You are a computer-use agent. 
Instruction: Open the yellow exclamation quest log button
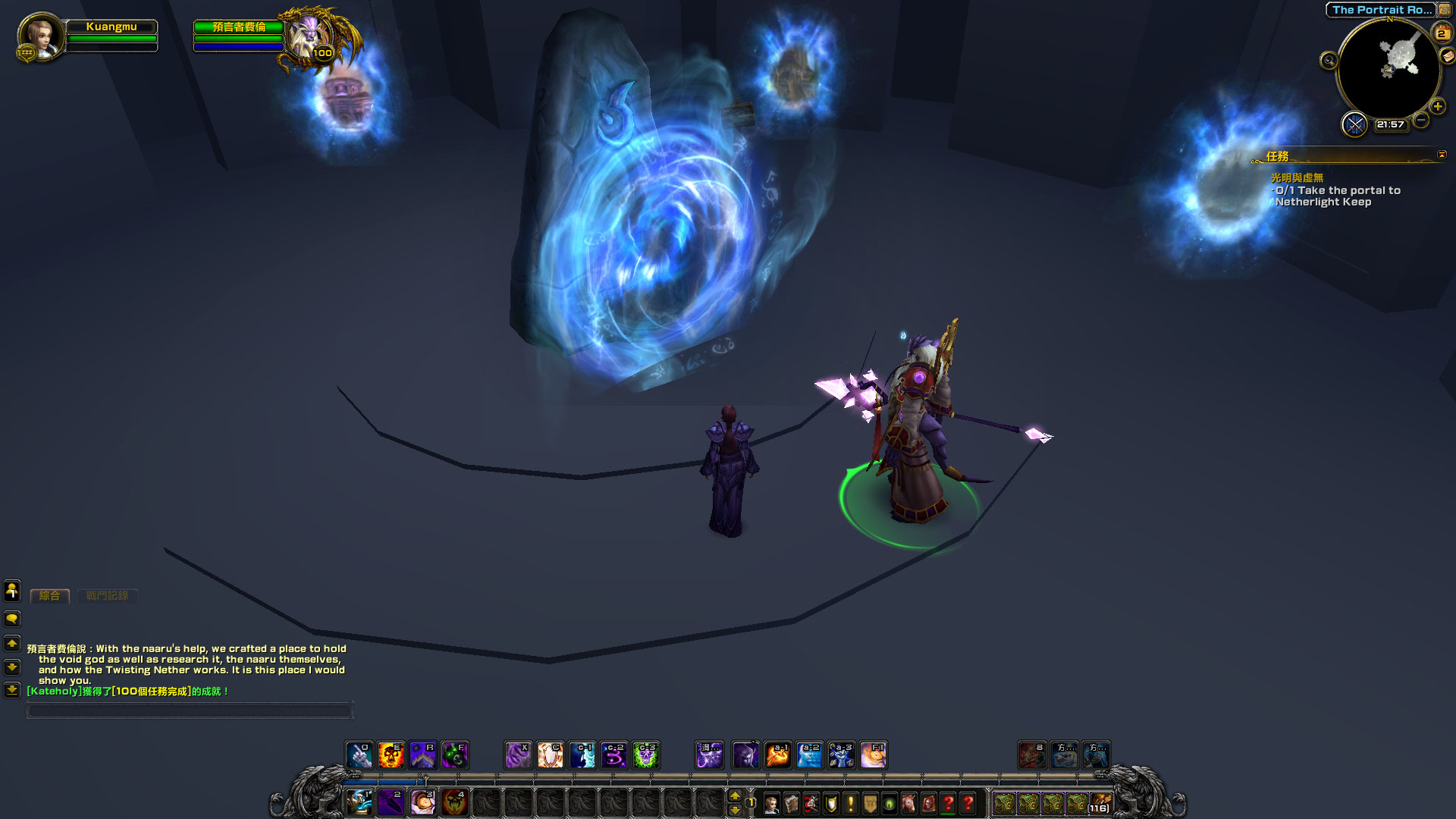pos(851,804)
